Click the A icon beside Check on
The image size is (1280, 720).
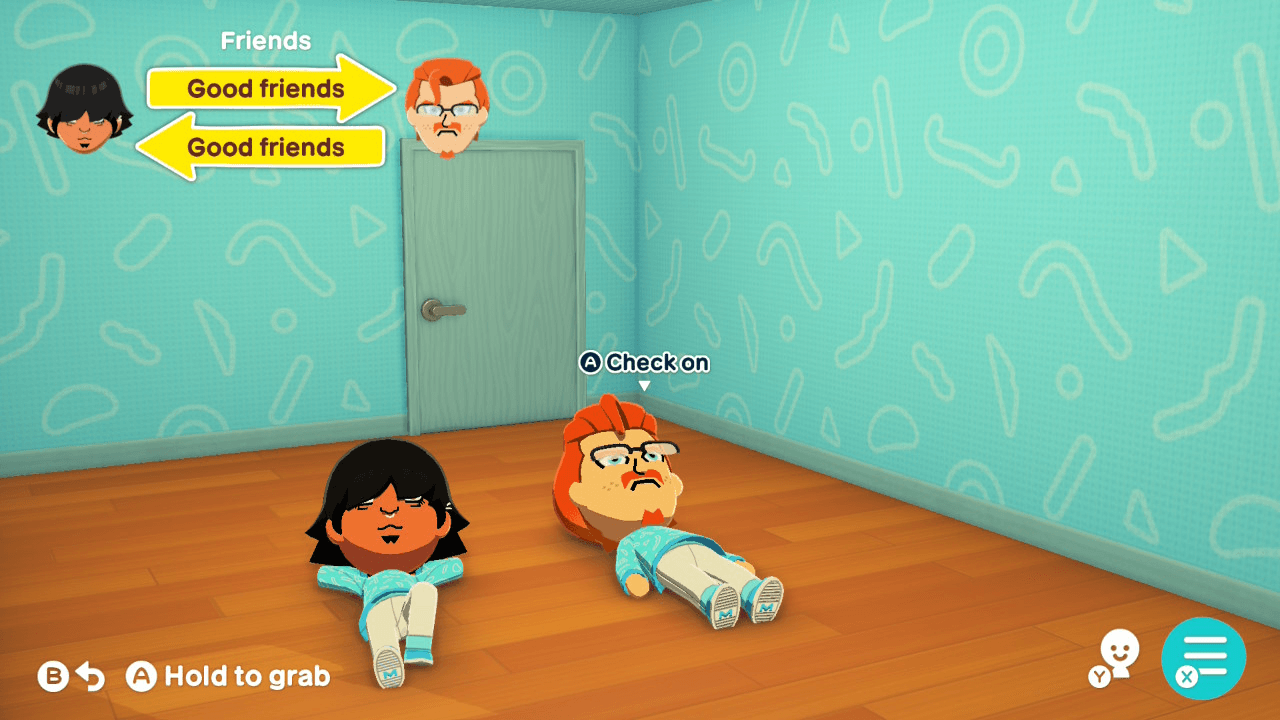point(592,363)
